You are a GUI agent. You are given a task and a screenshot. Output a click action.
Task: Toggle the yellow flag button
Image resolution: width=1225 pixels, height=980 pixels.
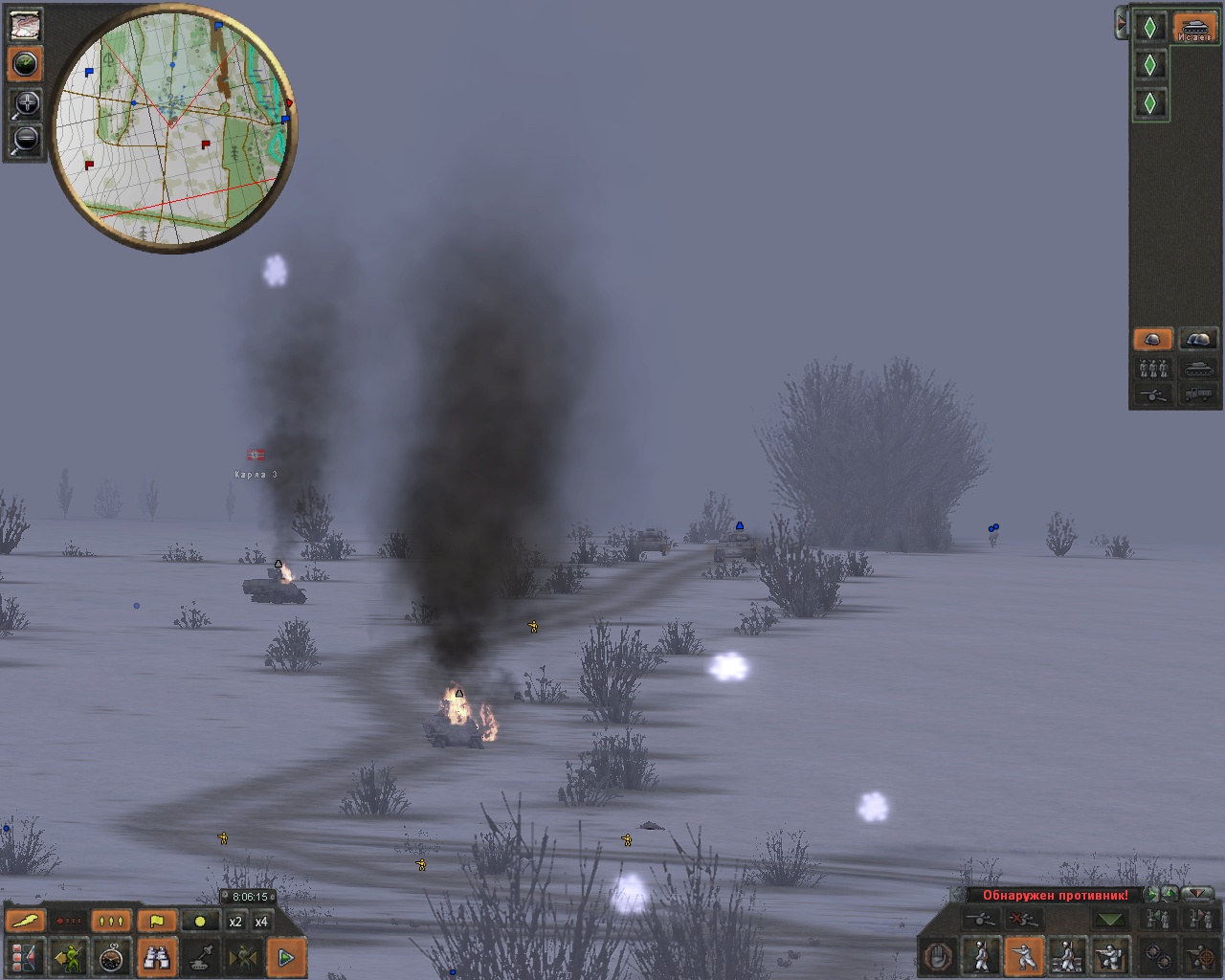pos(156,922)
